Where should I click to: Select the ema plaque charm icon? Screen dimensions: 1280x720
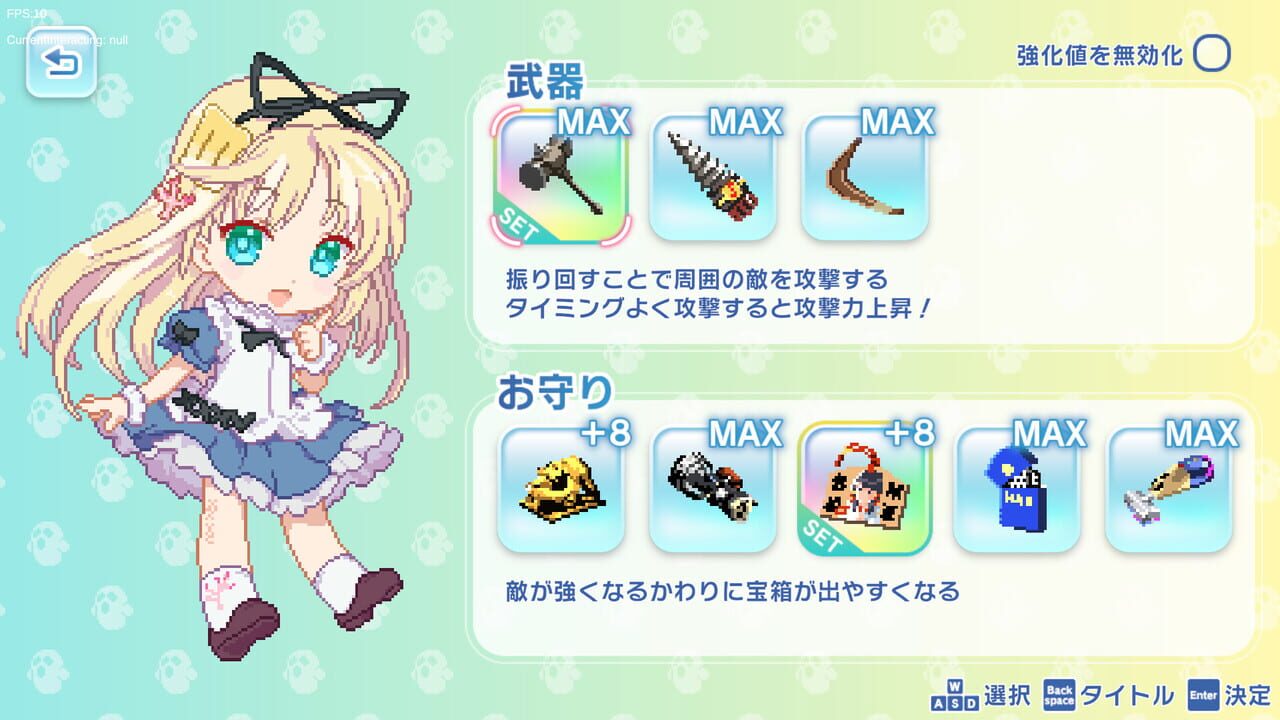[x=866, y=497]
